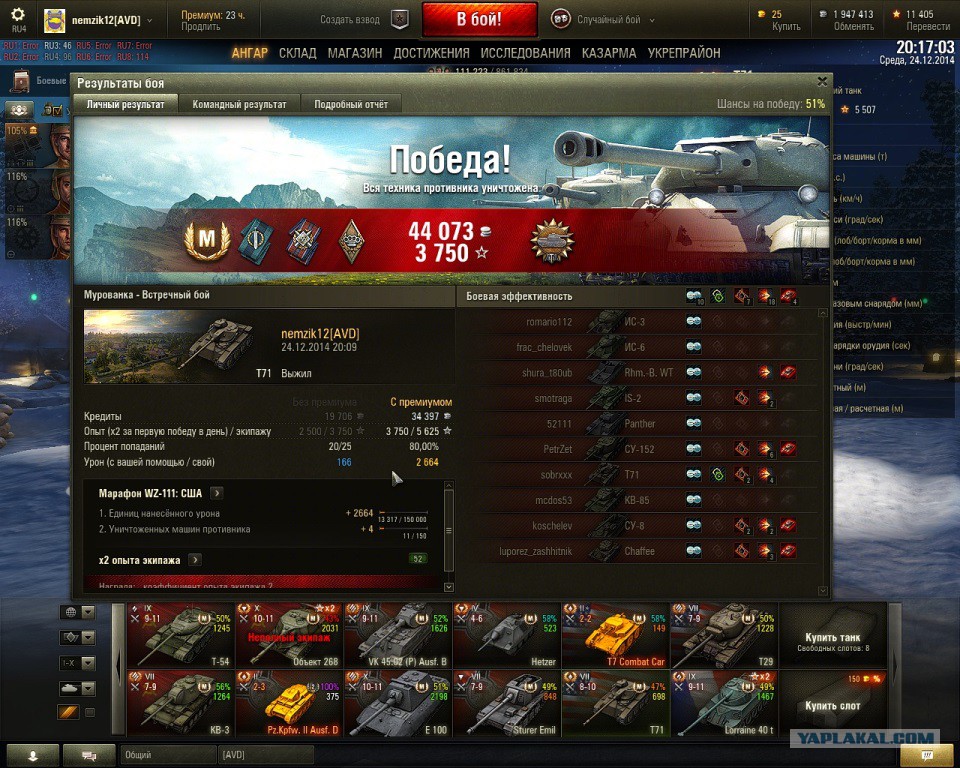This screenshot has height=768, width=960.
Task: Select the Hetzer tank in carousel
Action: 506,635
